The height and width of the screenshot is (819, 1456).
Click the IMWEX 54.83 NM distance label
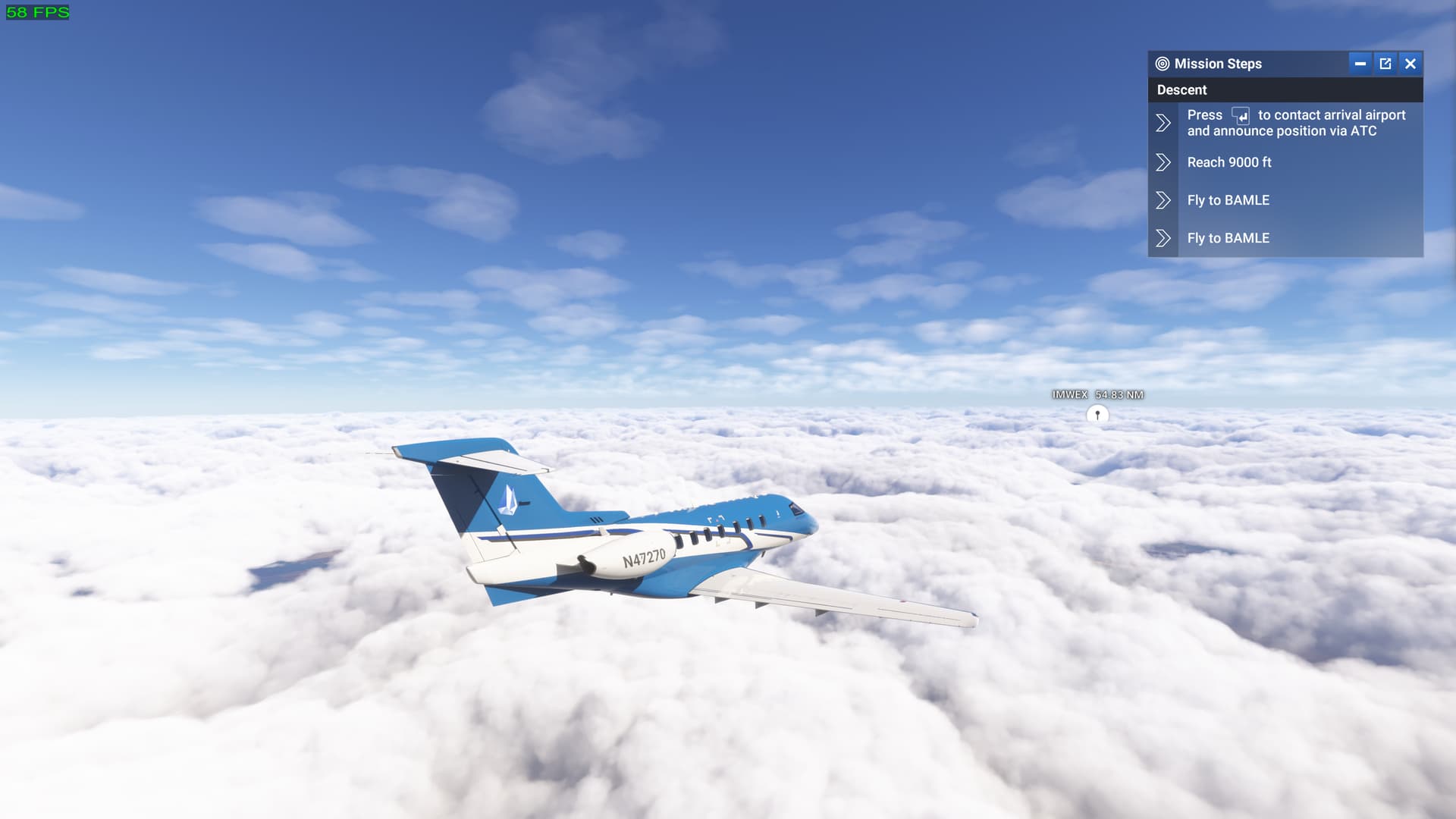[x=1098, y=394]
